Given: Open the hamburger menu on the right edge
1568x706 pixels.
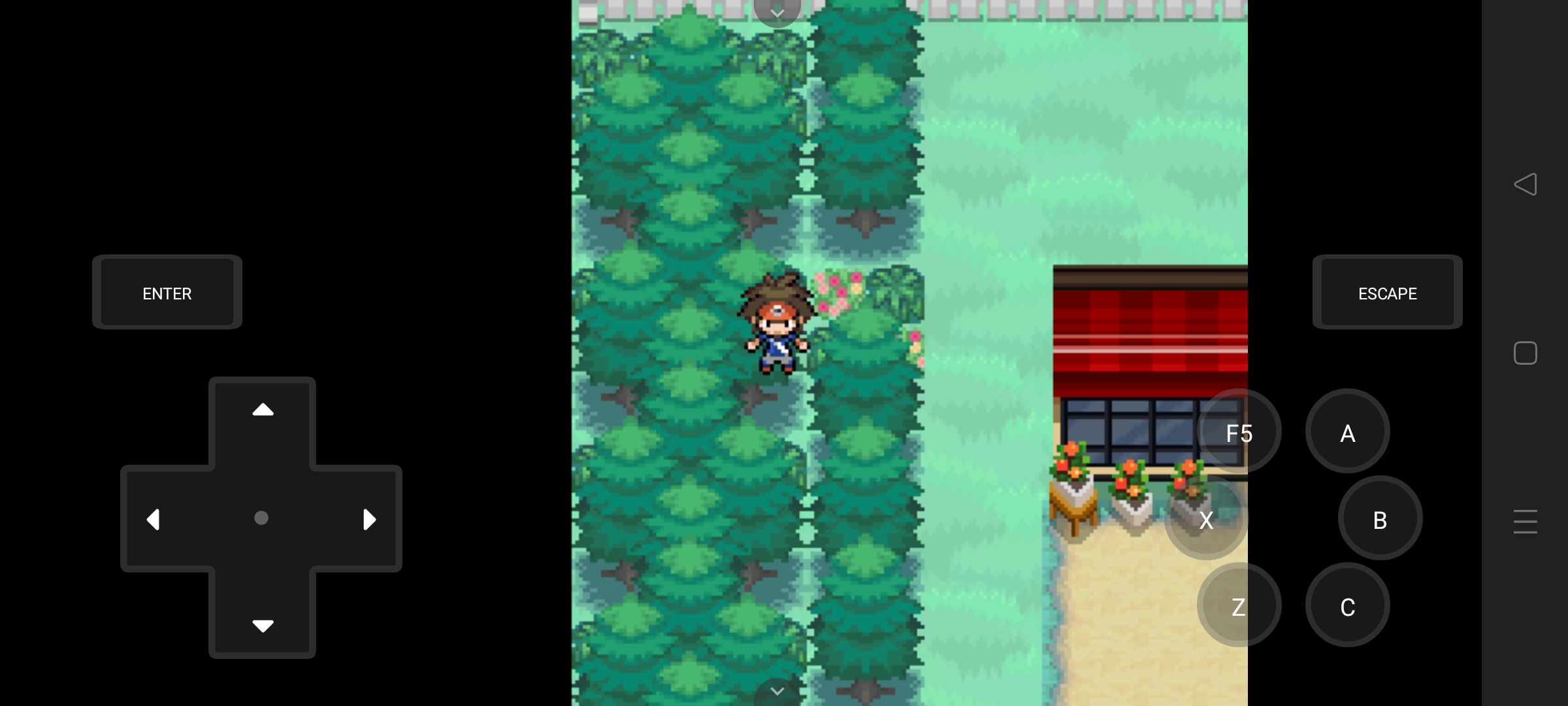Looking at the screenshot, I should click(1526, 522).
